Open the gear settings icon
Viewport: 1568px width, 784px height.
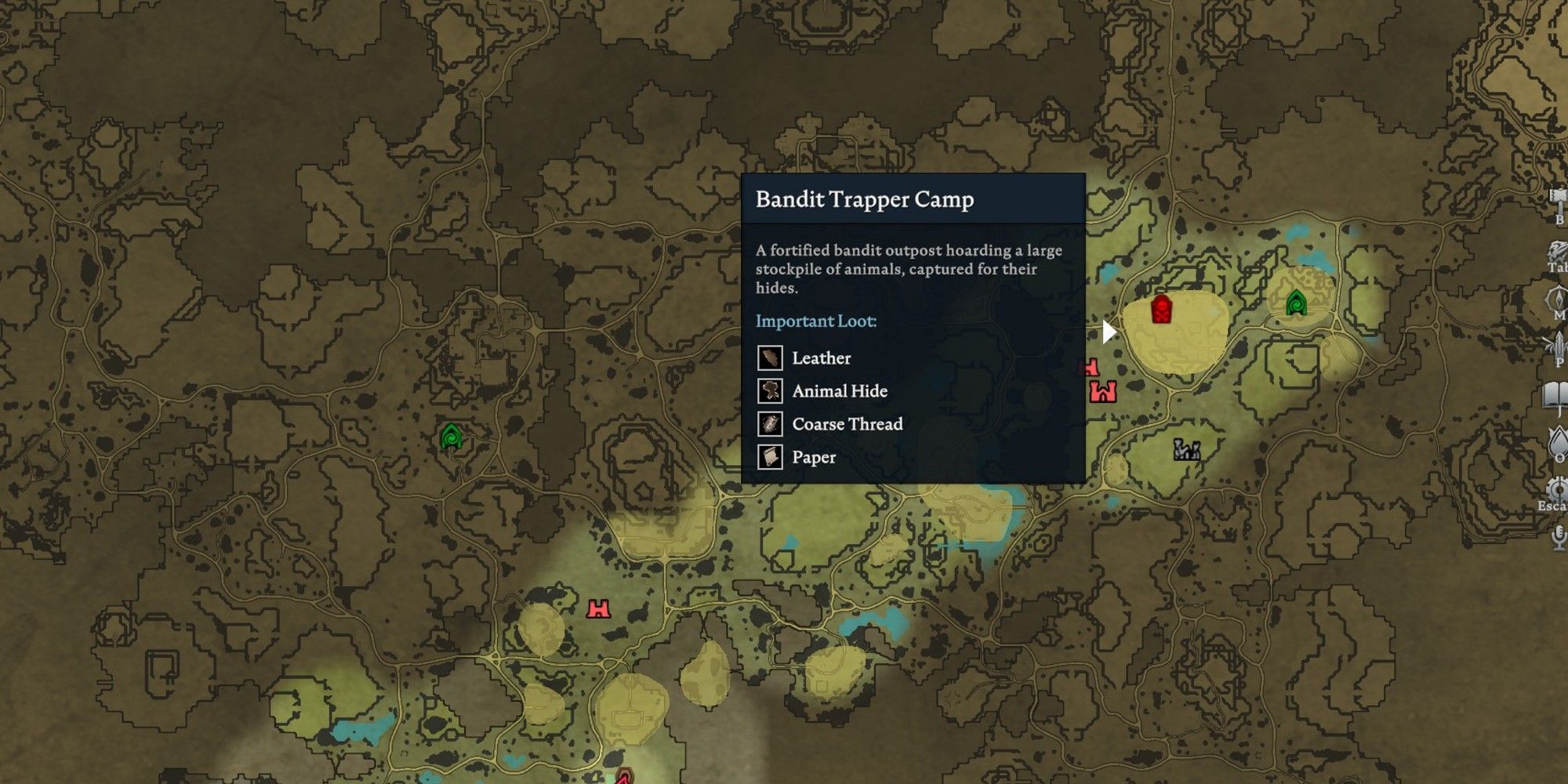[1556, 488]
